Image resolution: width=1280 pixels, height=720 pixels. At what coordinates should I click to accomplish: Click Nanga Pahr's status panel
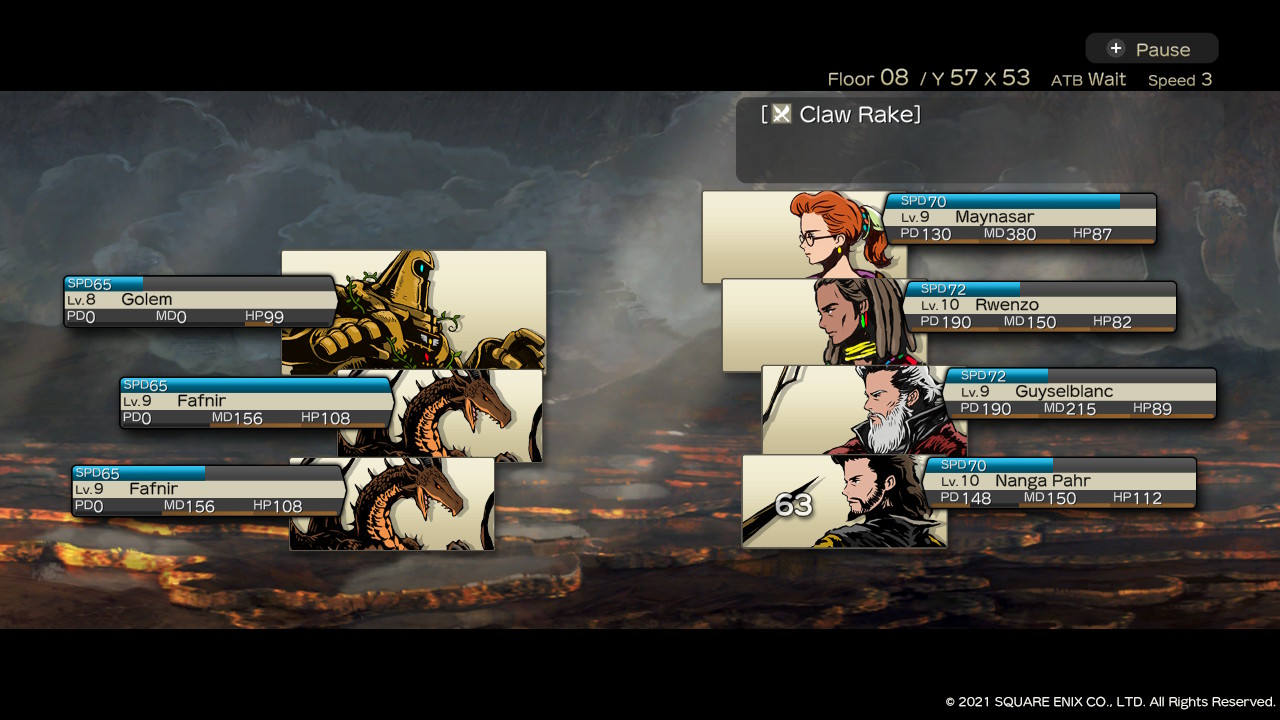click(x=1060, y=482)
